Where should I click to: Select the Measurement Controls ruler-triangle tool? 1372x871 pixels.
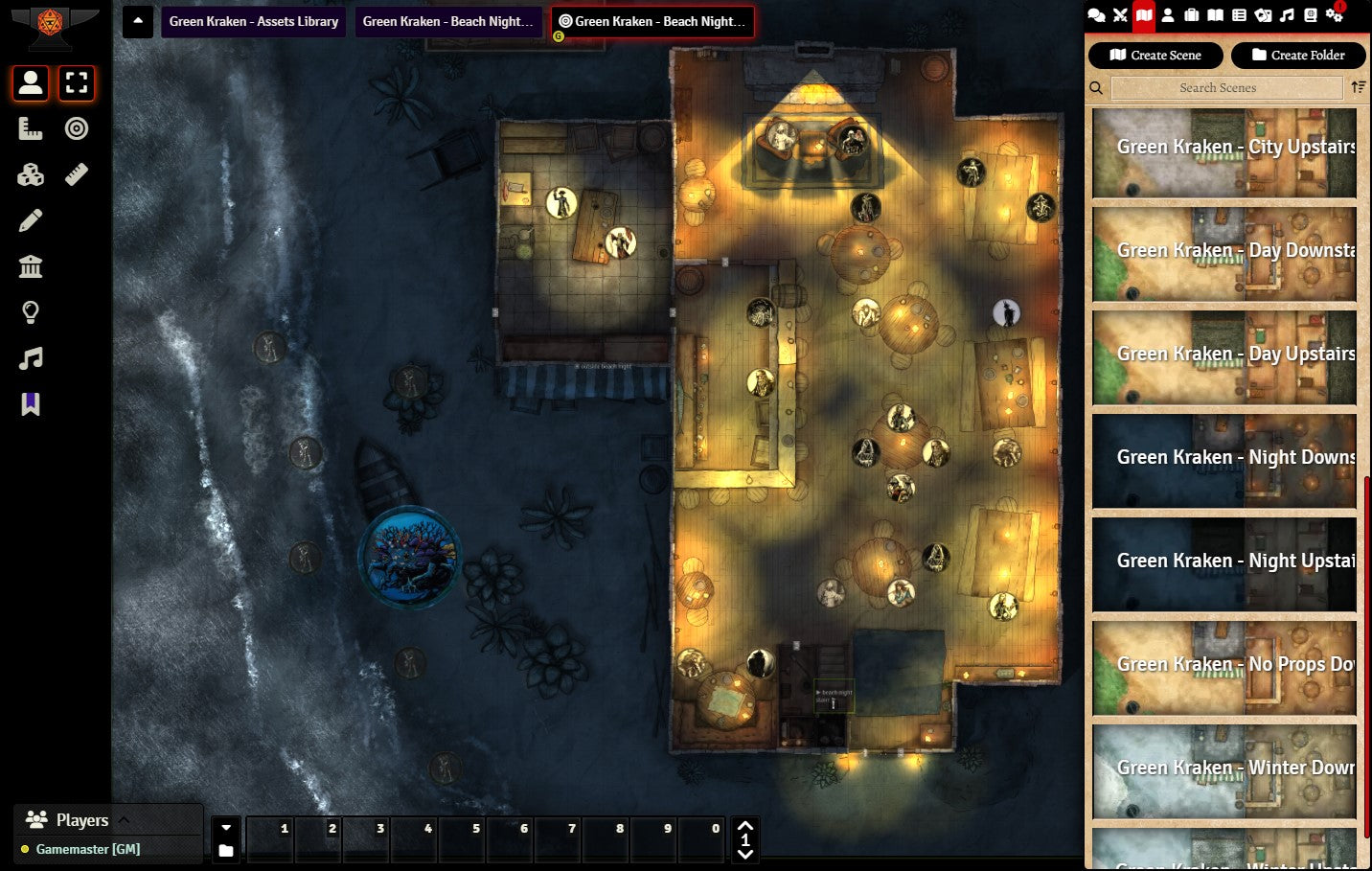31,128
